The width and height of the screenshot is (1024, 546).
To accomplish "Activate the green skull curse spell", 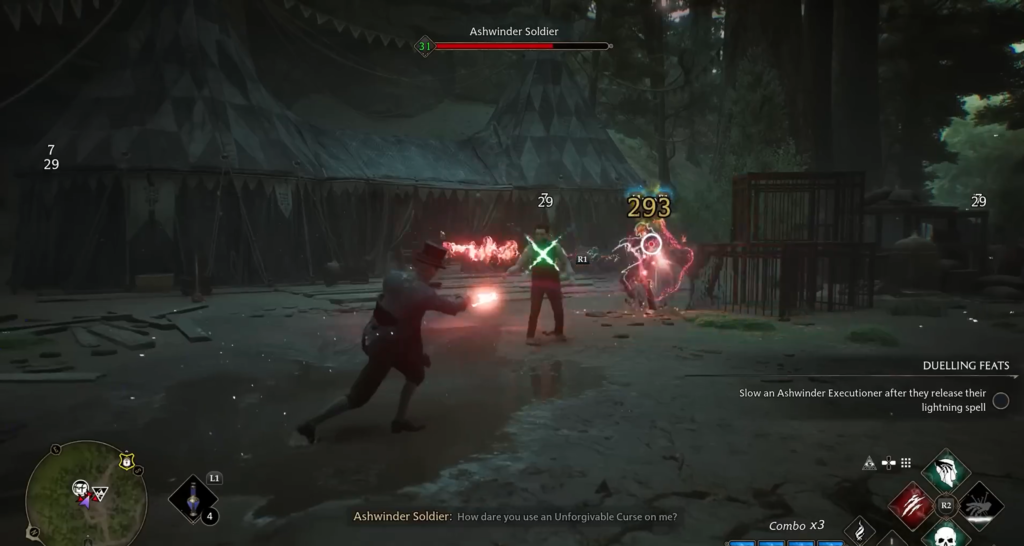I will tap(945, 536).
